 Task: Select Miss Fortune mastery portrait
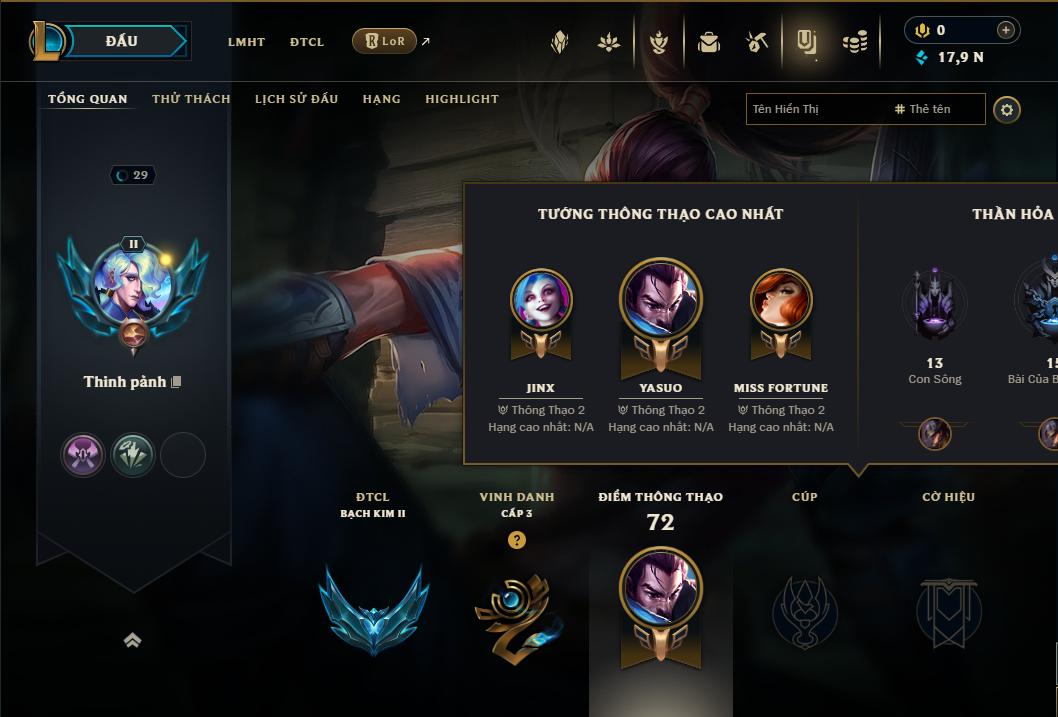781,301
